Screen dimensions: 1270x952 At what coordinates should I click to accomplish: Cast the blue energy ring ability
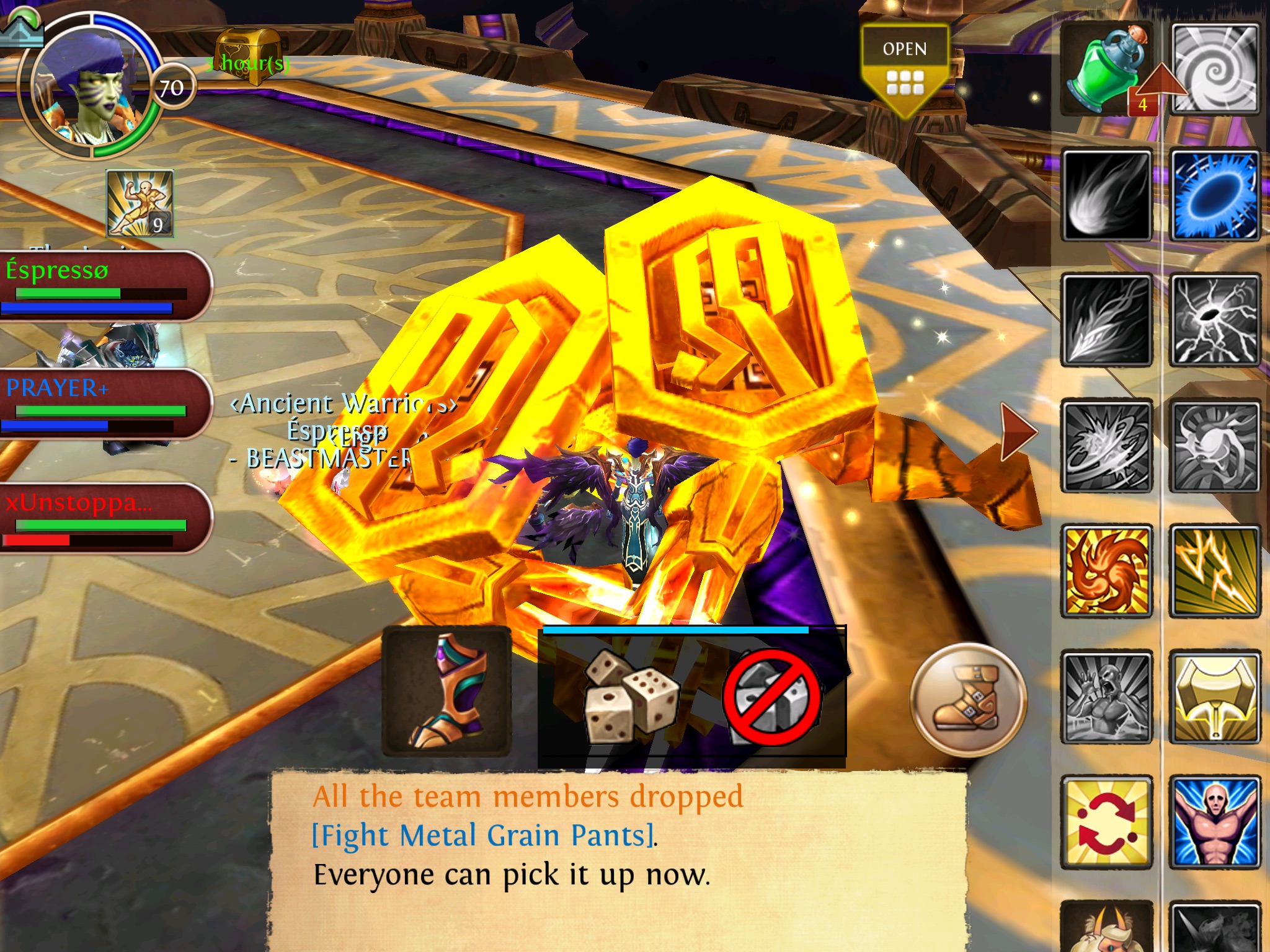click(1215, 196)
